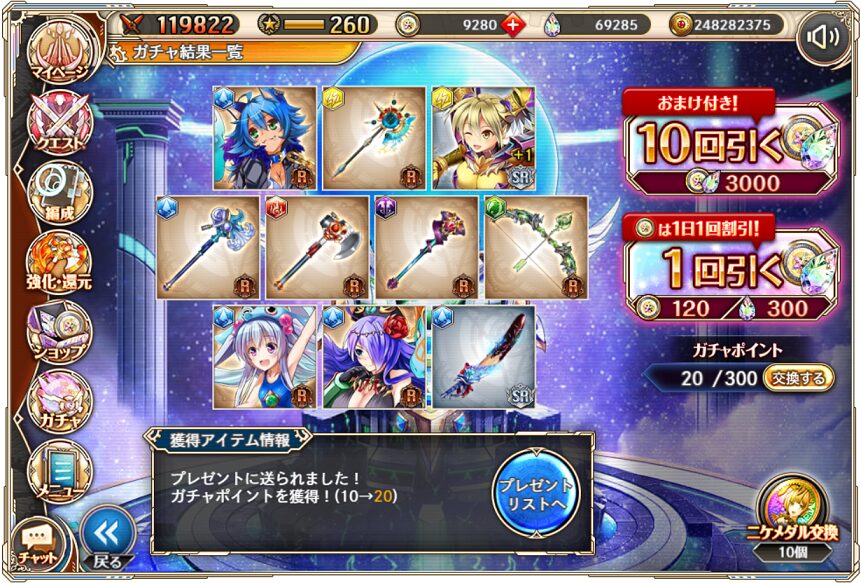View the blue-haired character card result
The width and height of the screenshot is (861, 583).
(x=265, y=138)
